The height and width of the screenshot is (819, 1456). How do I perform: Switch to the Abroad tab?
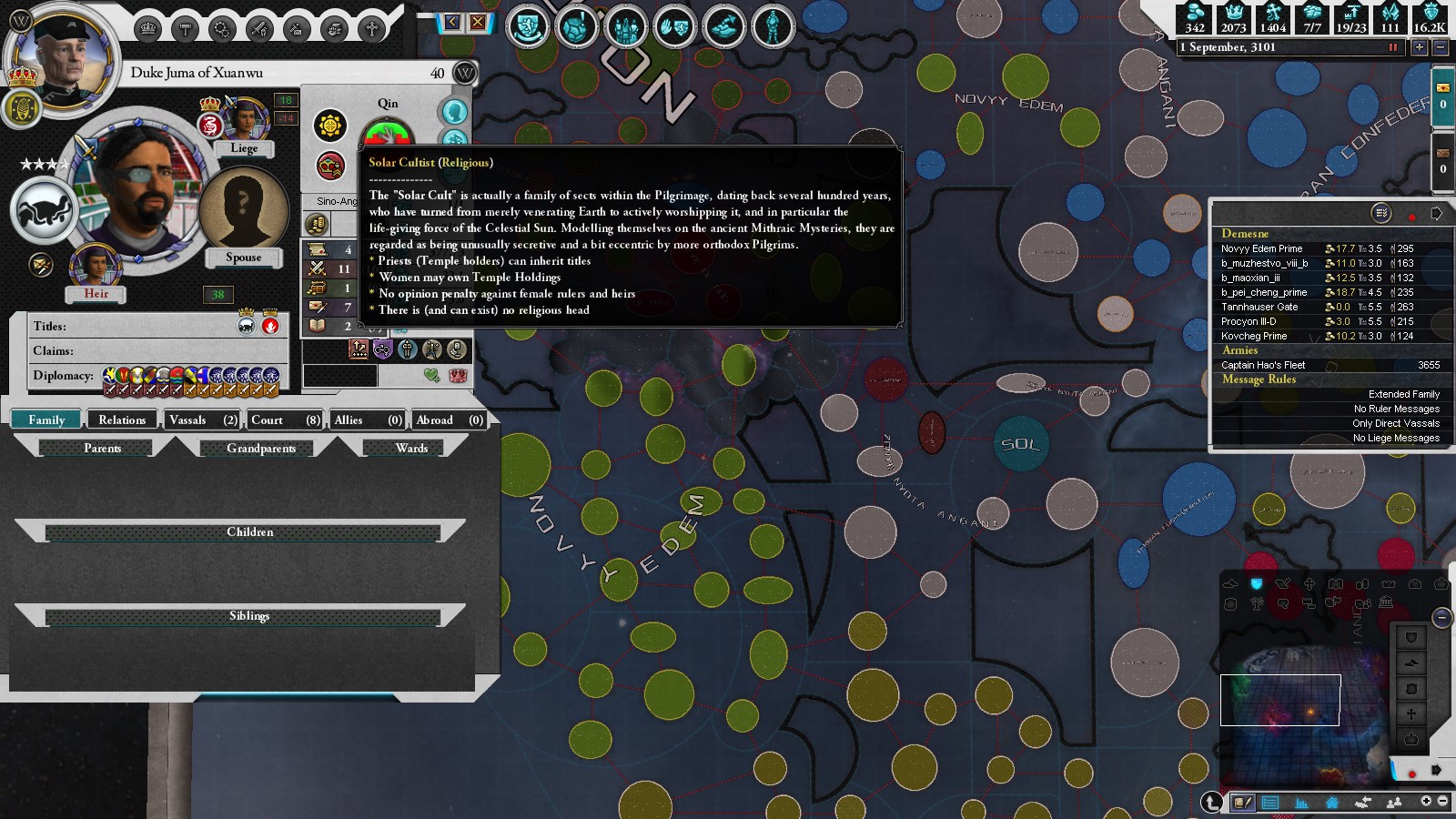pos(449,420)
